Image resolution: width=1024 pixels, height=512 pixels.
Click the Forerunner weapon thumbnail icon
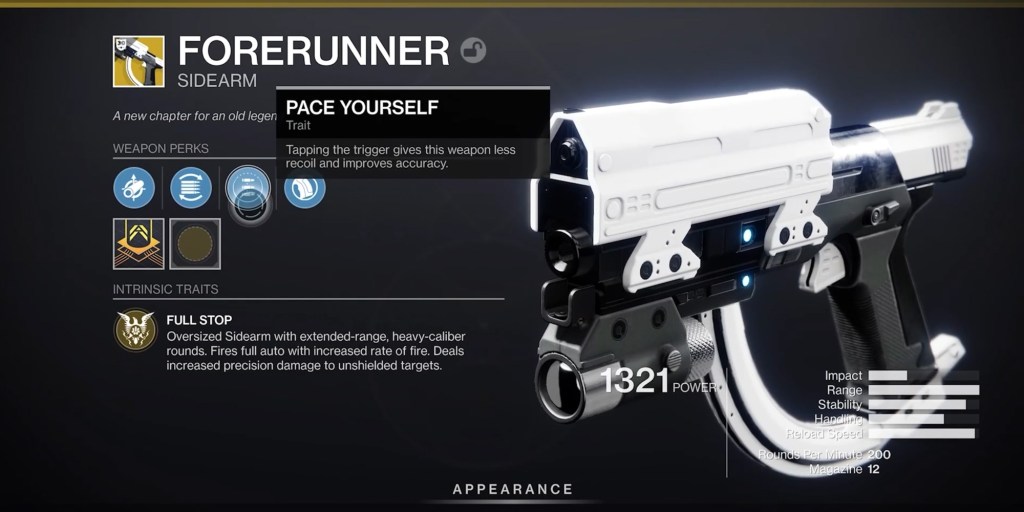139,61
